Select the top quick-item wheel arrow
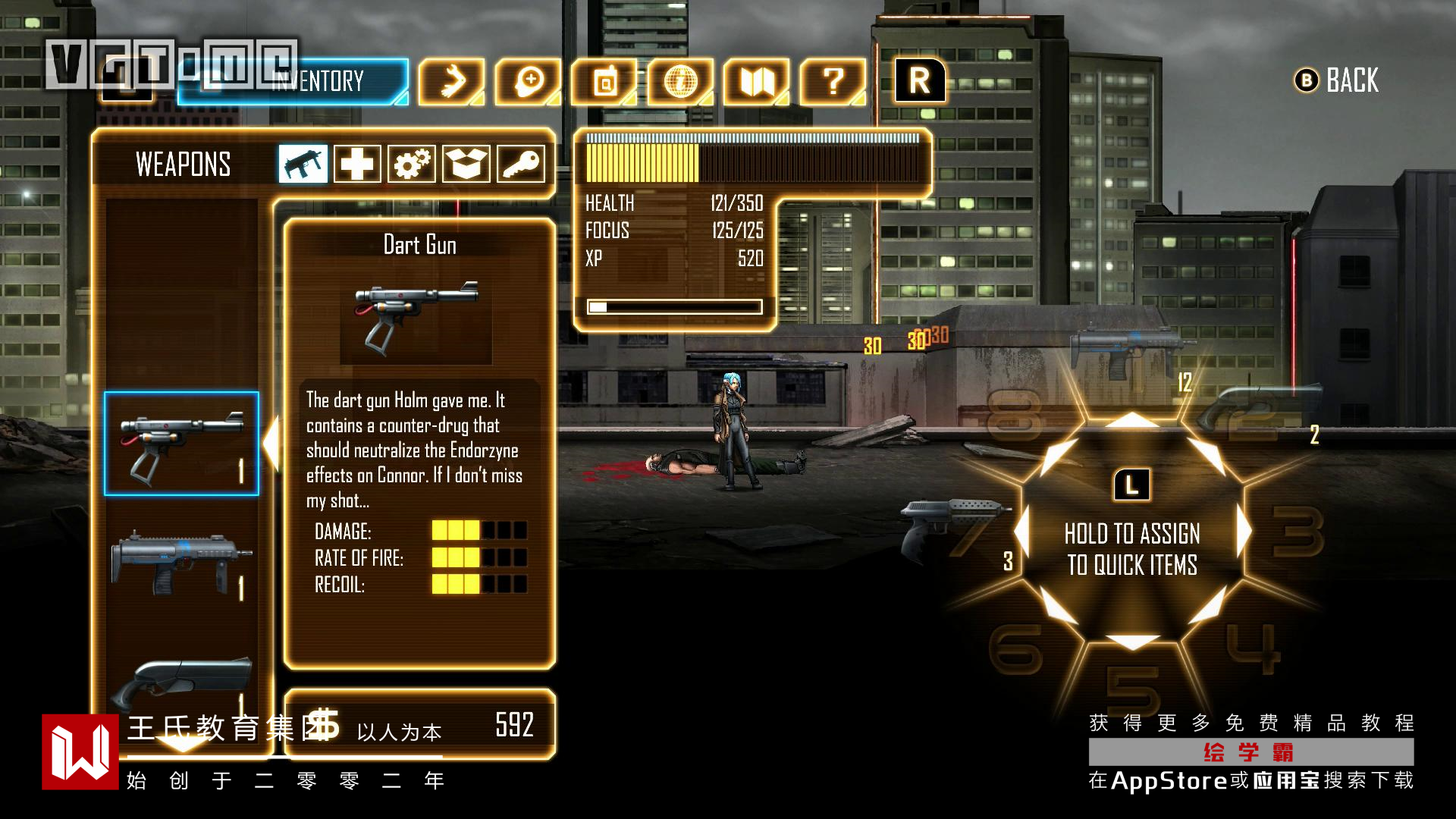 pos(1131,419)
